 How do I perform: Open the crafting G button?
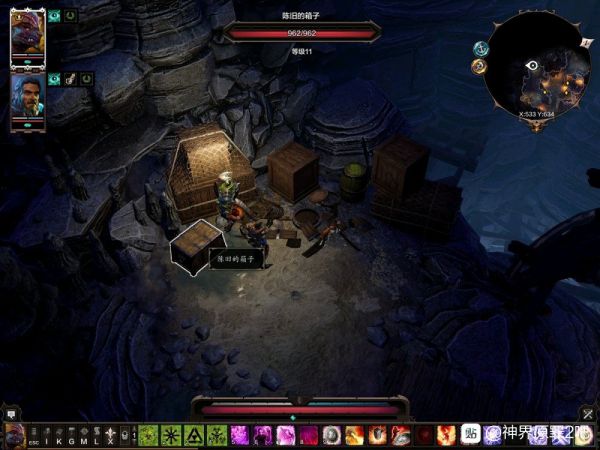(71, 435)
